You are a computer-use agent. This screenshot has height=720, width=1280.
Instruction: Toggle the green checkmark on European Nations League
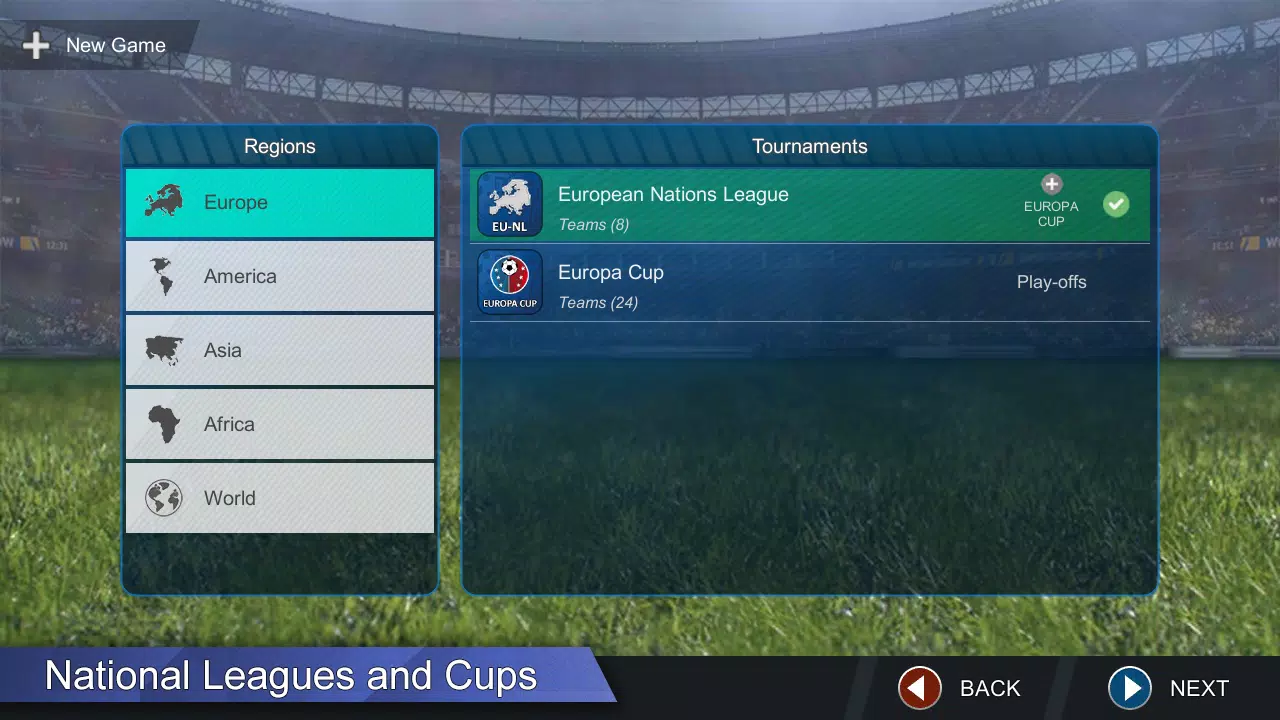coord(1116,204)
